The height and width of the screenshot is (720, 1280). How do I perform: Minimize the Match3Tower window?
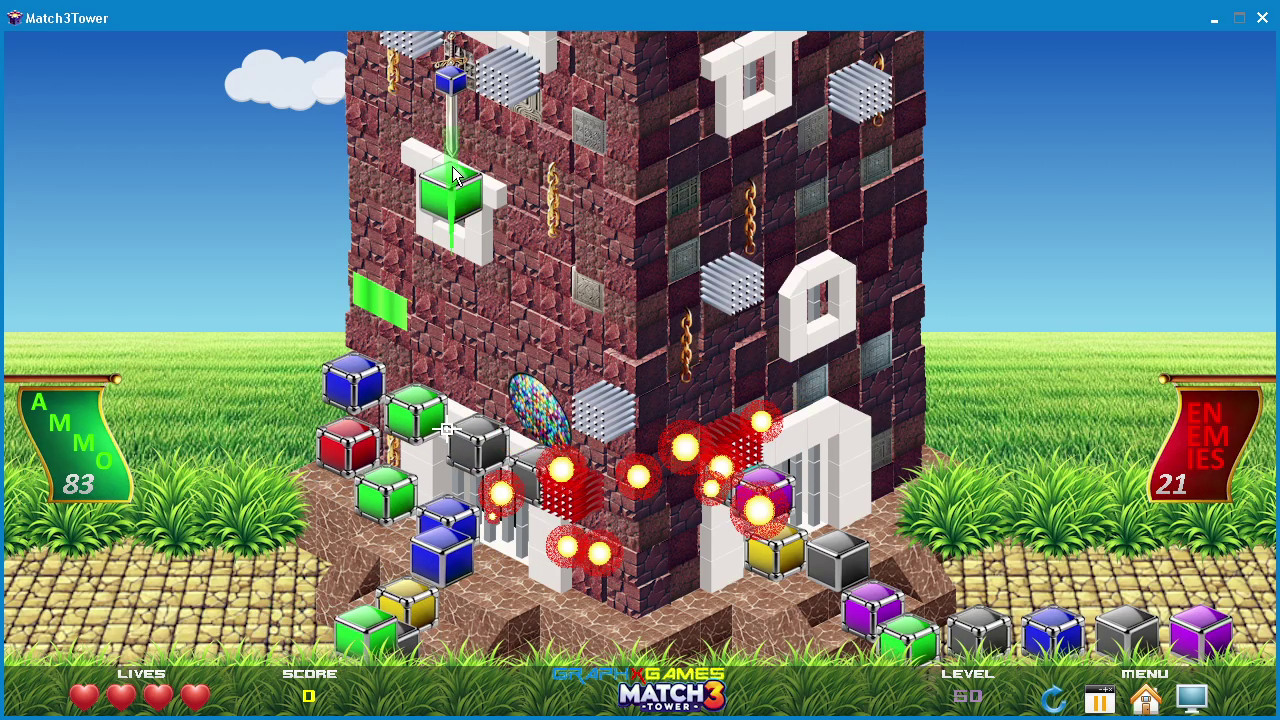(1214, 18)
